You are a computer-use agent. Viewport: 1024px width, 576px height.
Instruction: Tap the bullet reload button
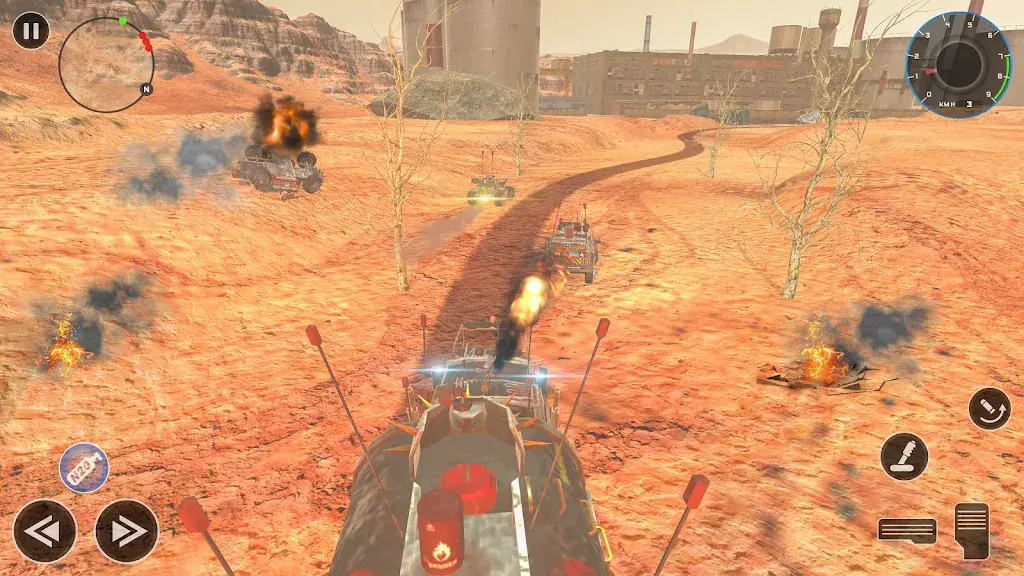[989, 408]
